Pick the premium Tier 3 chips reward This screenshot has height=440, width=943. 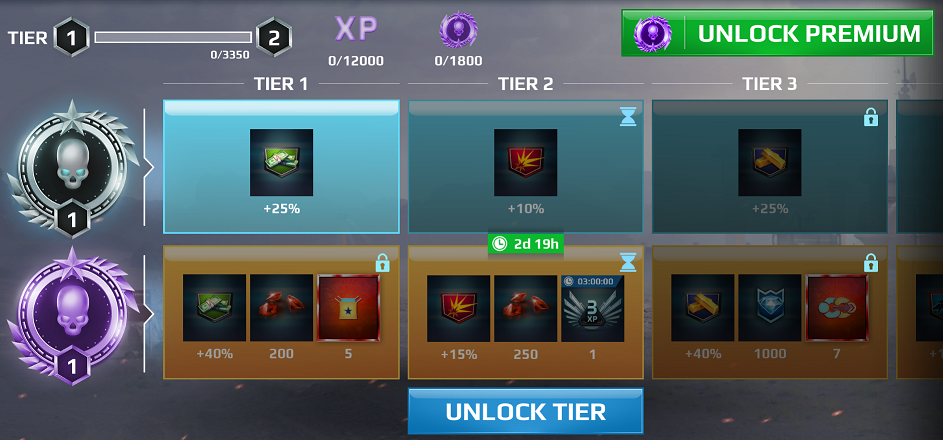pos(836,307)
